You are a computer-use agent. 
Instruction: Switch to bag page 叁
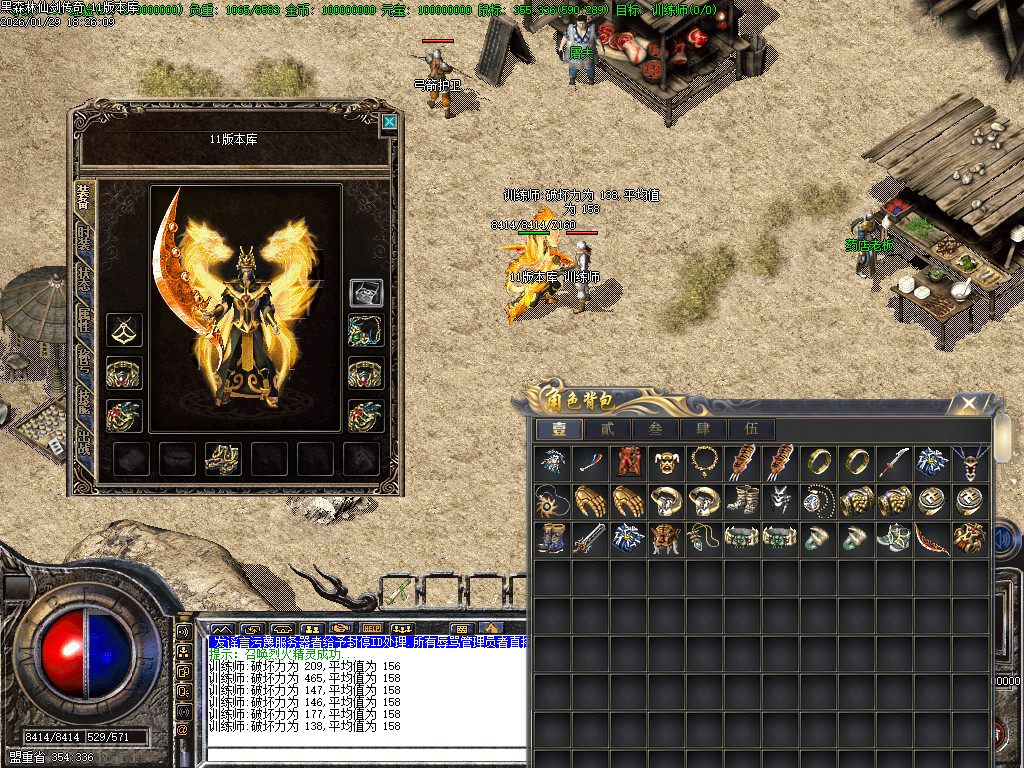[655, 429]
